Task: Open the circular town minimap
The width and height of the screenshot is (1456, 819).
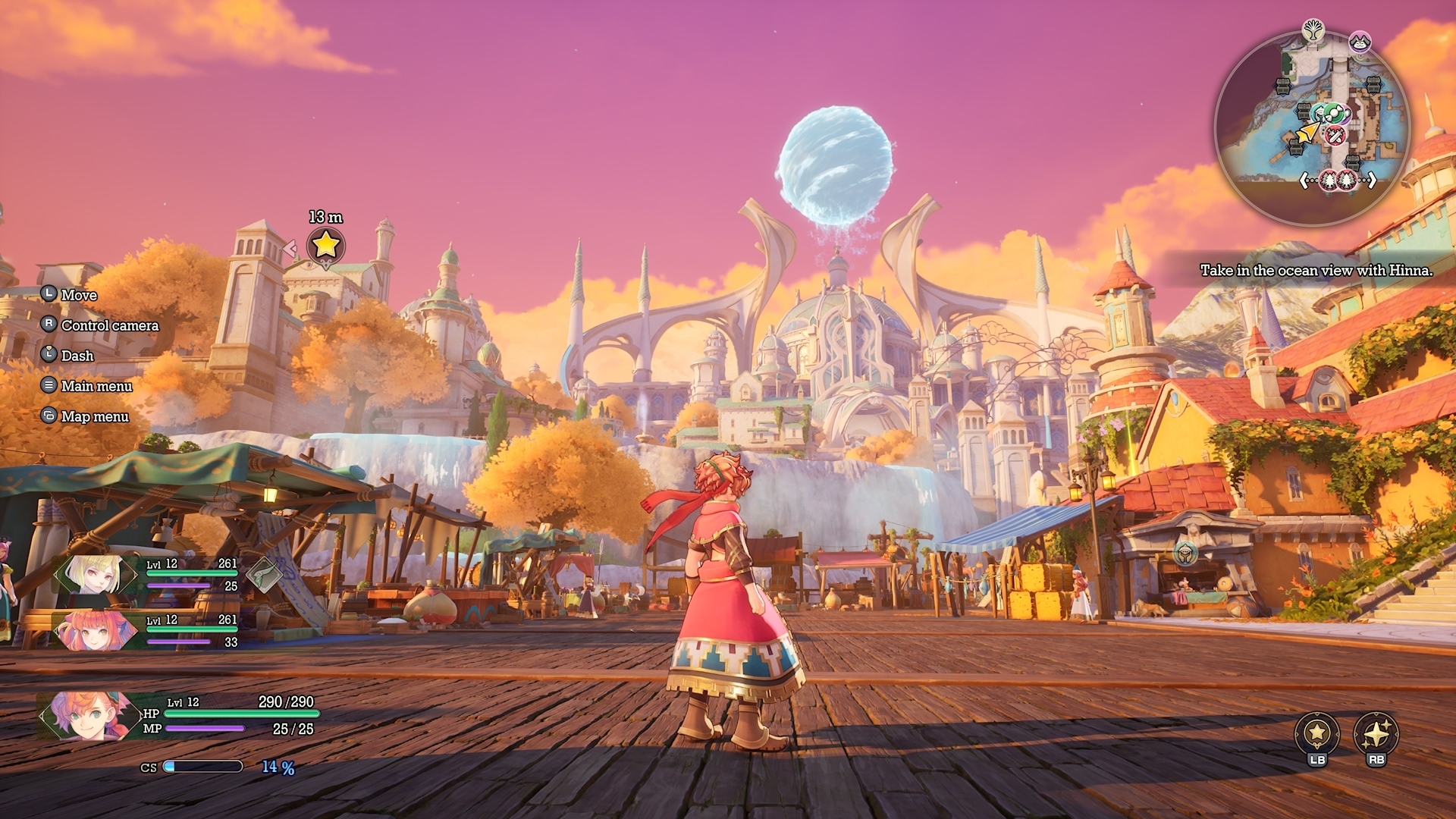Action: (1312, 127)
